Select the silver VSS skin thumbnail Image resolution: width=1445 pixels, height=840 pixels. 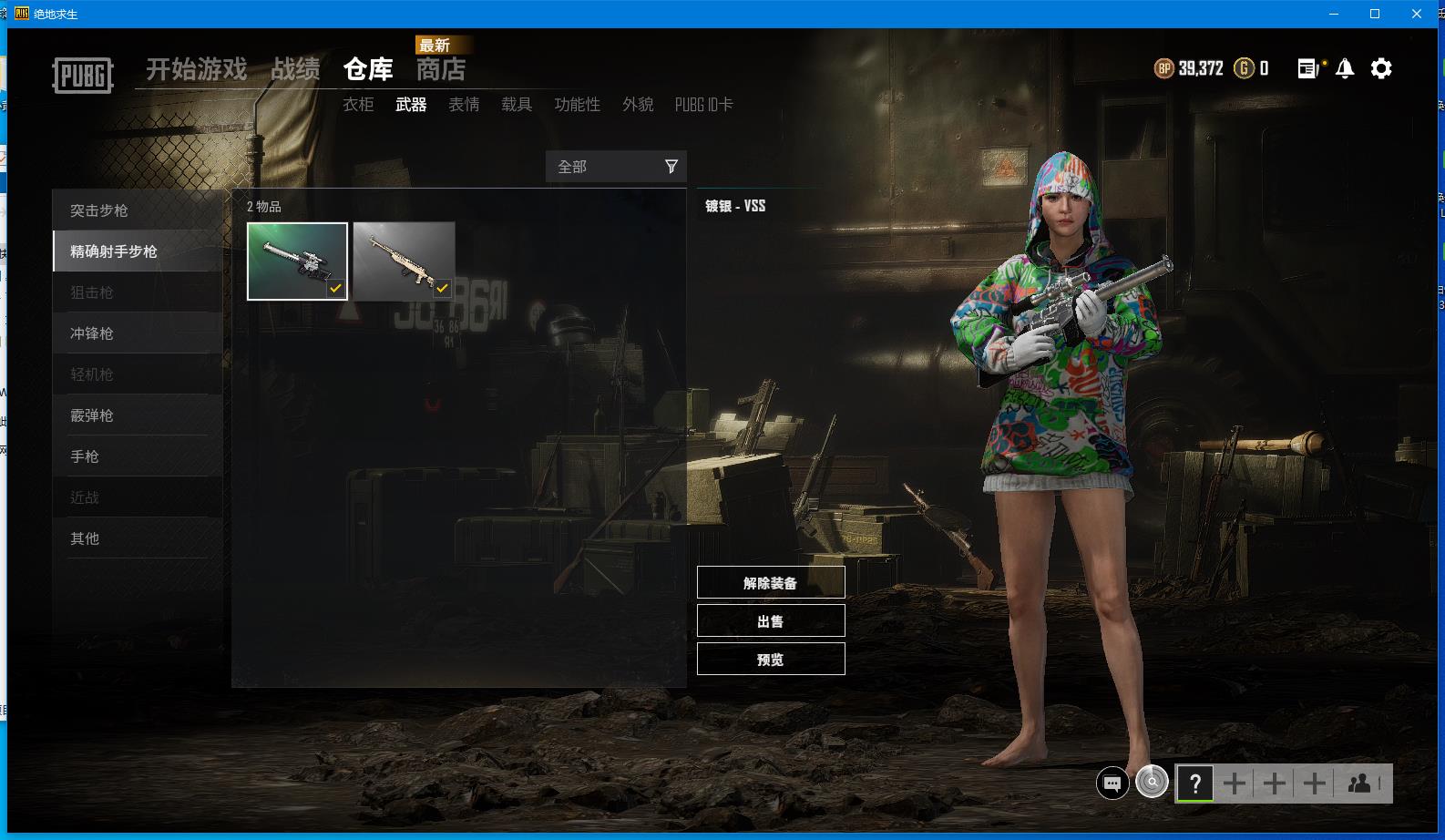[x=297, y=261]
